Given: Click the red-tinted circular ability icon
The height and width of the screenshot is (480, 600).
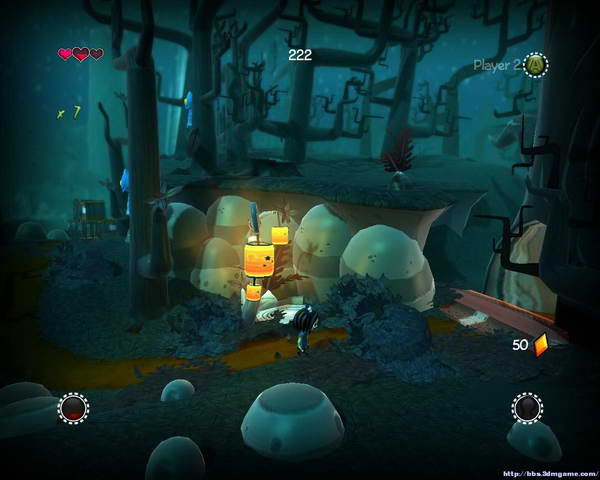Looking at the screenshot, I should click(73, 408).
